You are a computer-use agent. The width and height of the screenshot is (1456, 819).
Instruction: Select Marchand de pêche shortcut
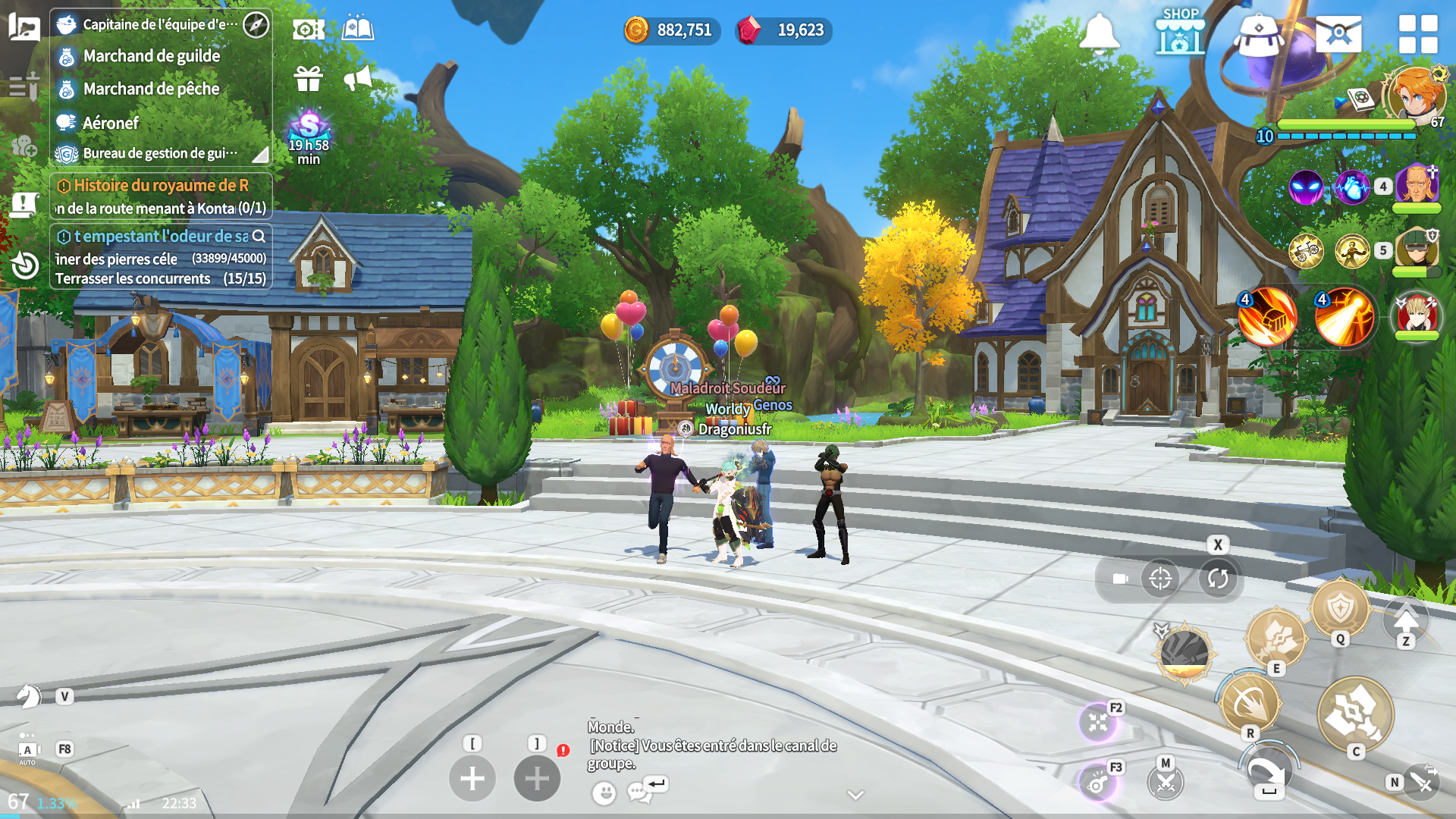151,89
